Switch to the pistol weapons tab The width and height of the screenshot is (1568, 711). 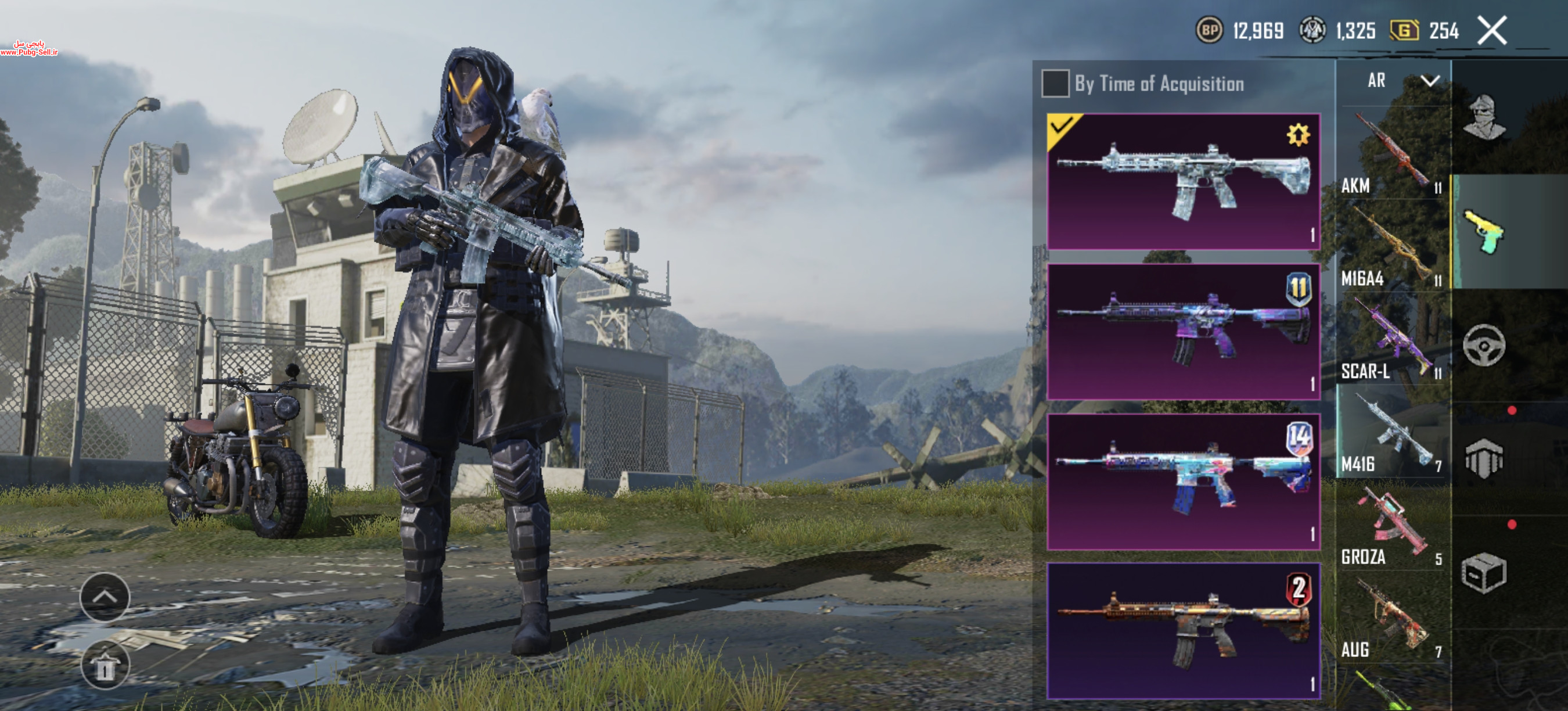pyautogui.click(x=1484, y=231)
